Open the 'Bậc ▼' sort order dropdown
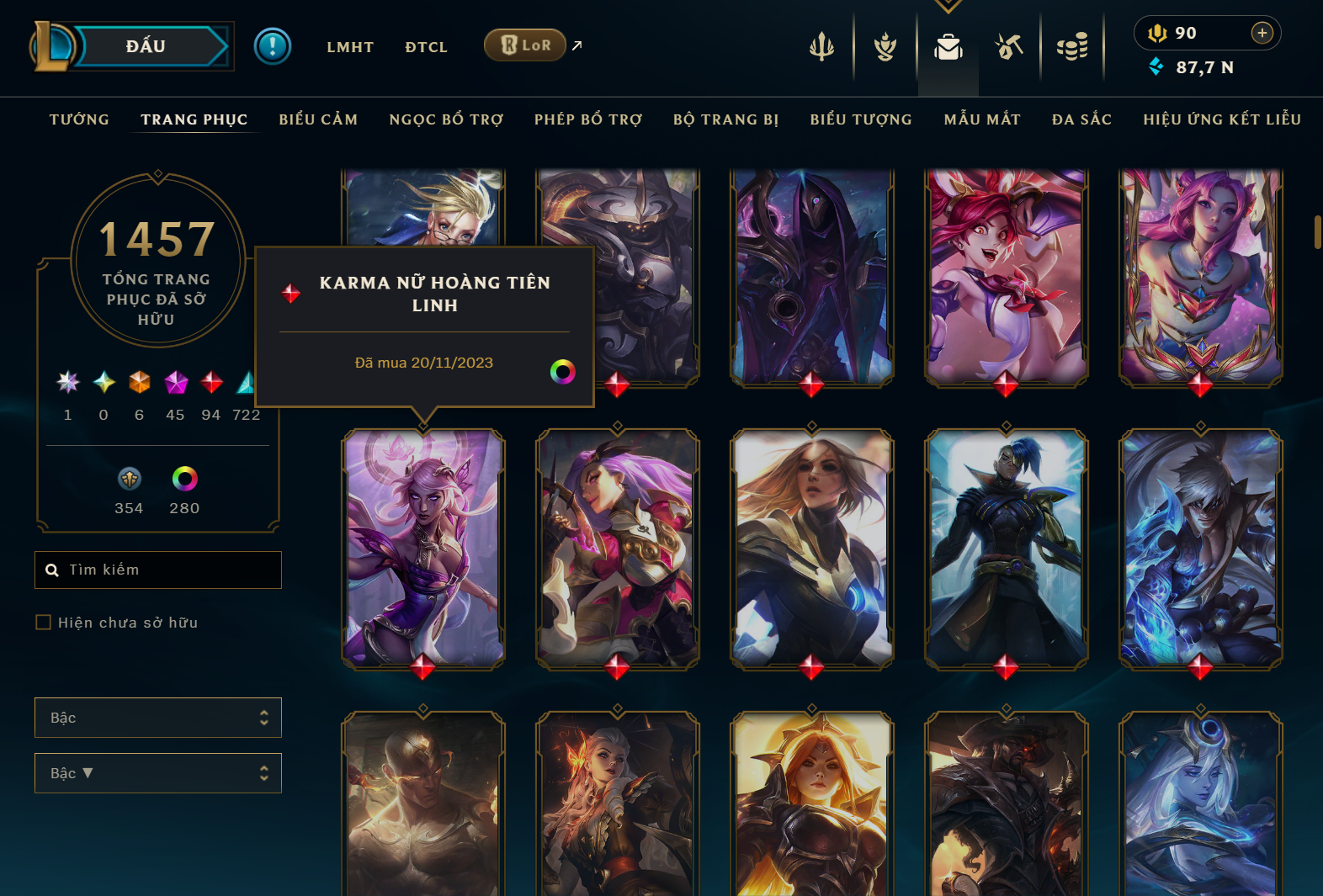This screenshot has width=1323, height=896. coord(157,772)
